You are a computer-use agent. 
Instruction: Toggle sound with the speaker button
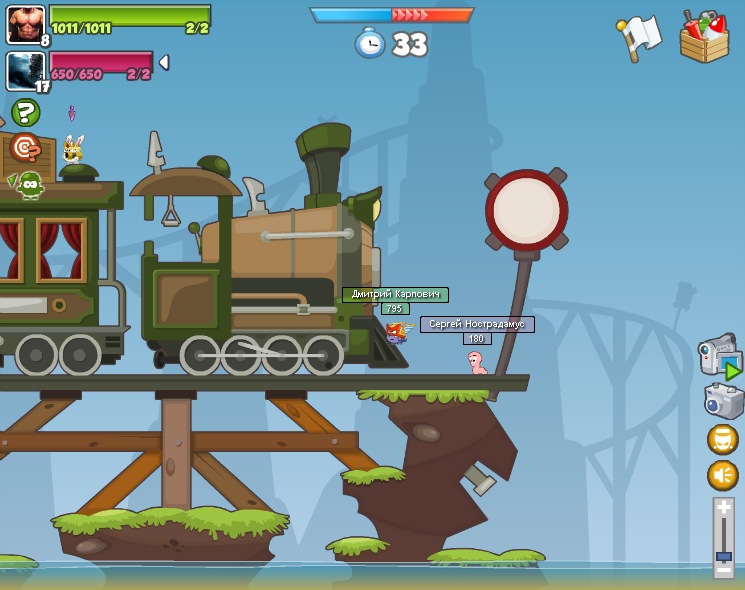722,475
